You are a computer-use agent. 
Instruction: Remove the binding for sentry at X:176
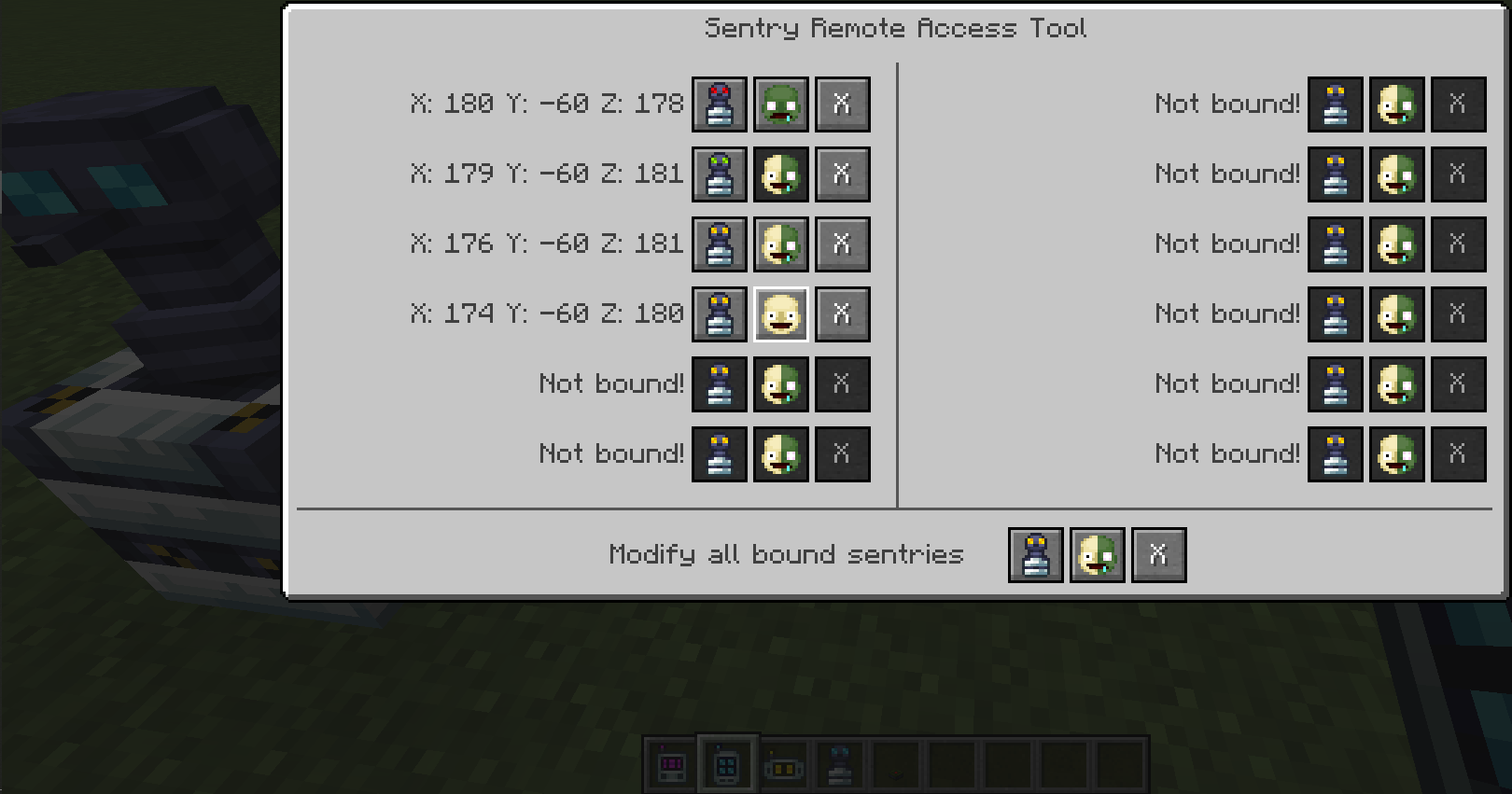843,244
